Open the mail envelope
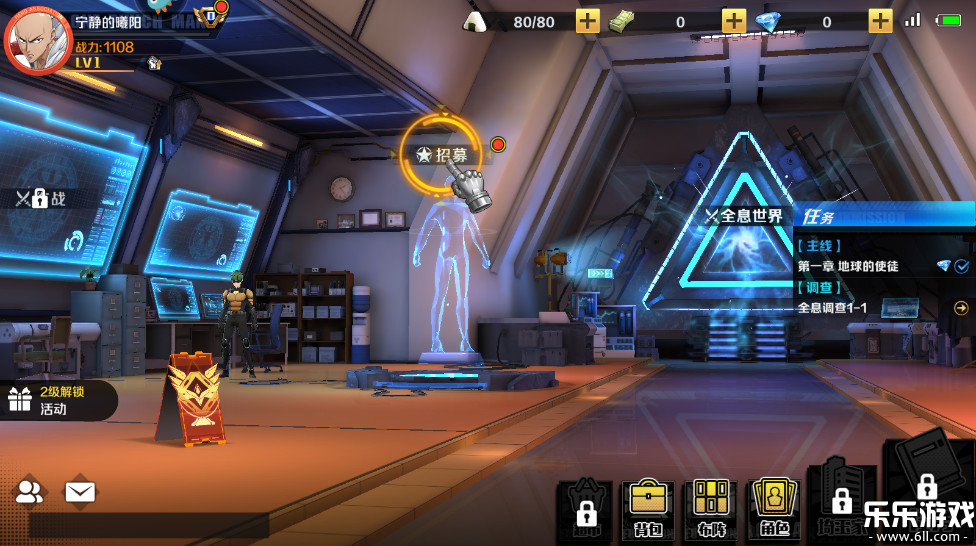This screenshot has width=976, height=546. (x=80, y=491)
